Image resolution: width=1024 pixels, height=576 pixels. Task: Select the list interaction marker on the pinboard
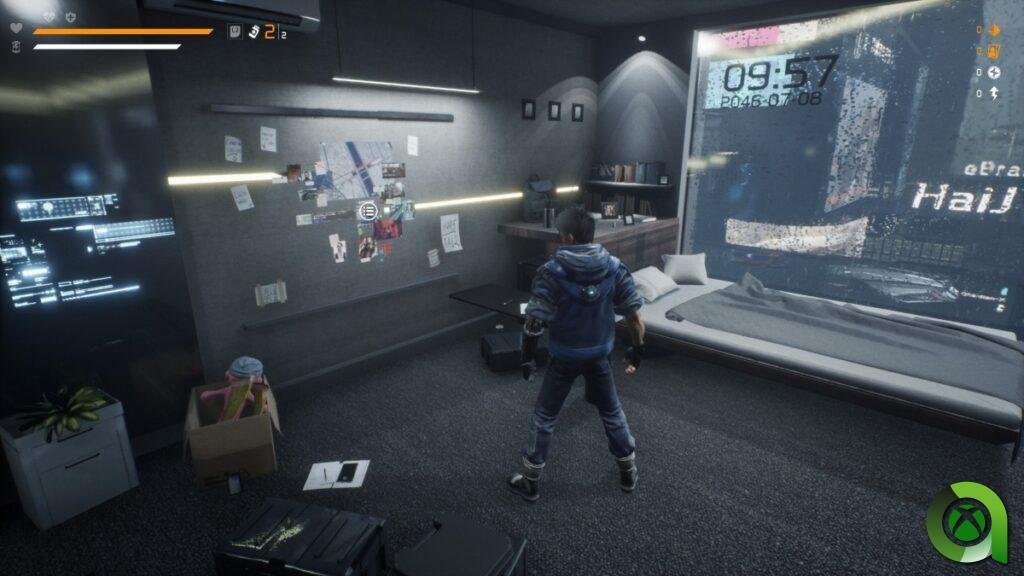point(368,211)
